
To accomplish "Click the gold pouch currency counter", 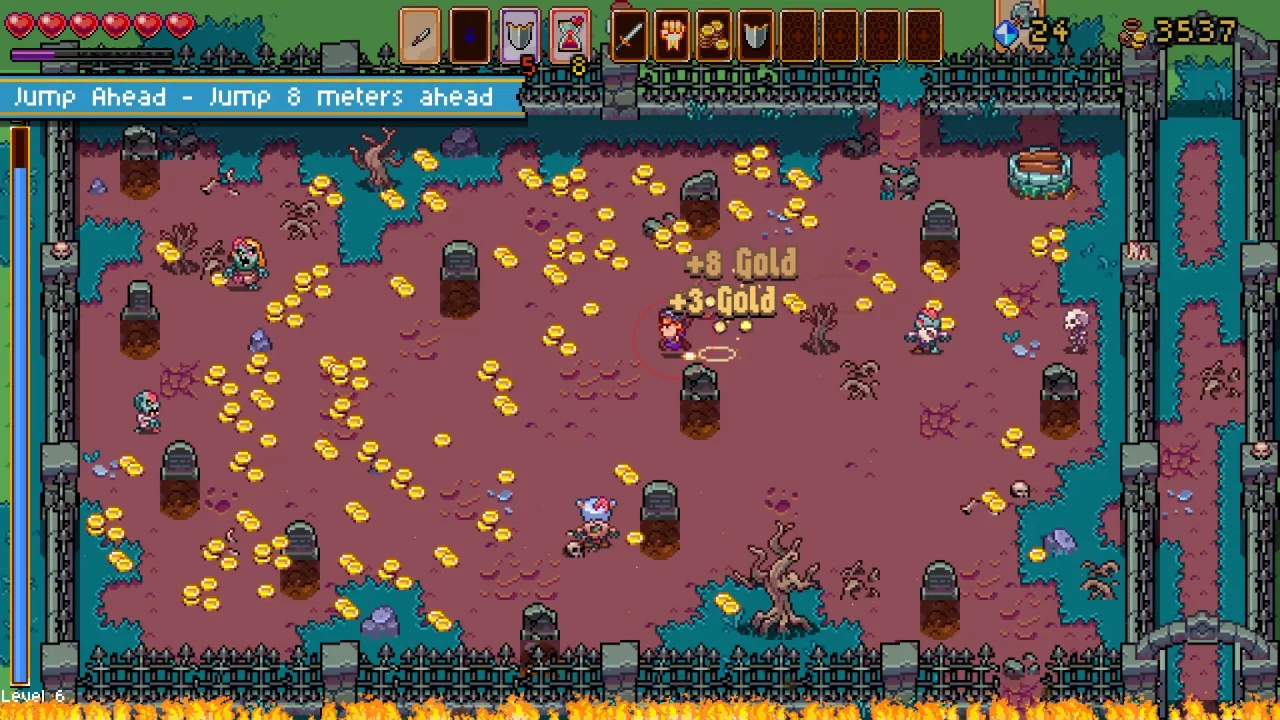I will tap(1132, 33).
